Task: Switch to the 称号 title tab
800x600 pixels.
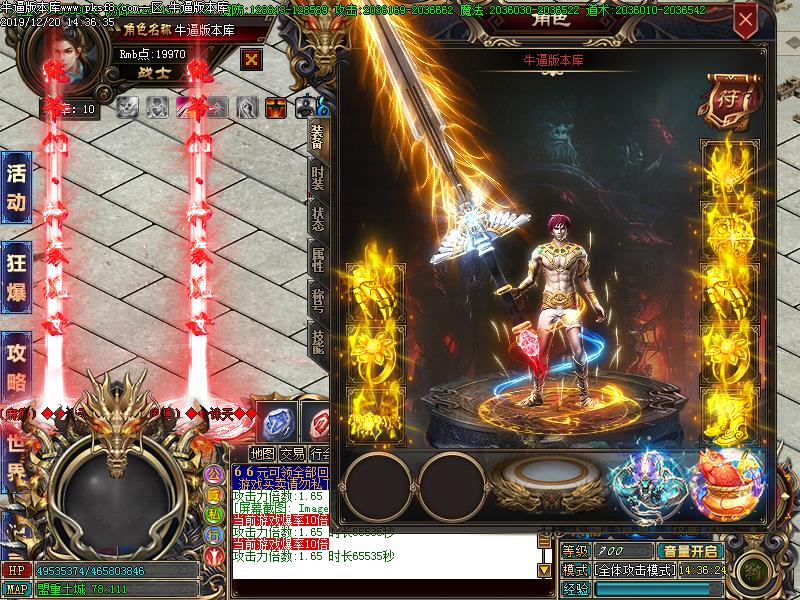Action: point(316,301)
